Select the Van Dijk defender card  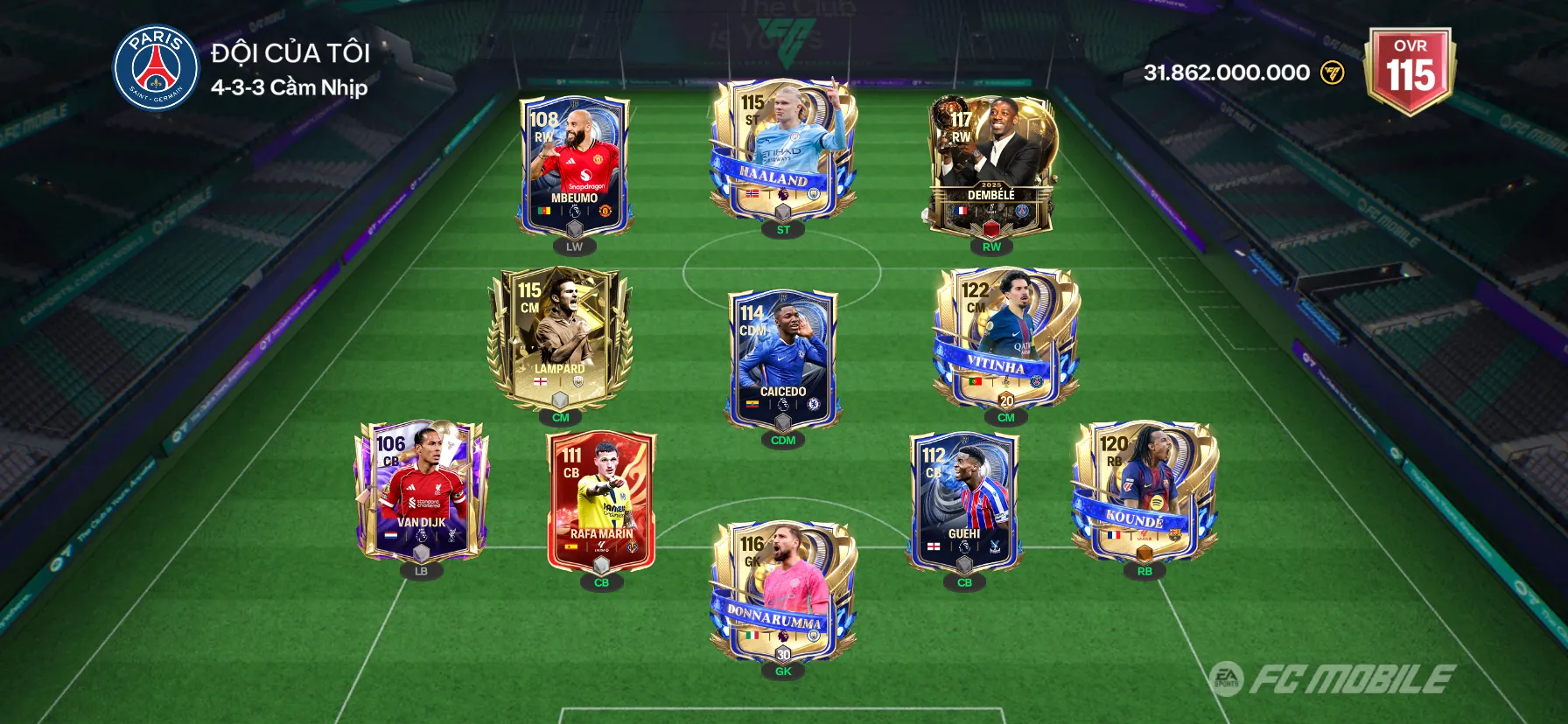click(x=421, y=491)
